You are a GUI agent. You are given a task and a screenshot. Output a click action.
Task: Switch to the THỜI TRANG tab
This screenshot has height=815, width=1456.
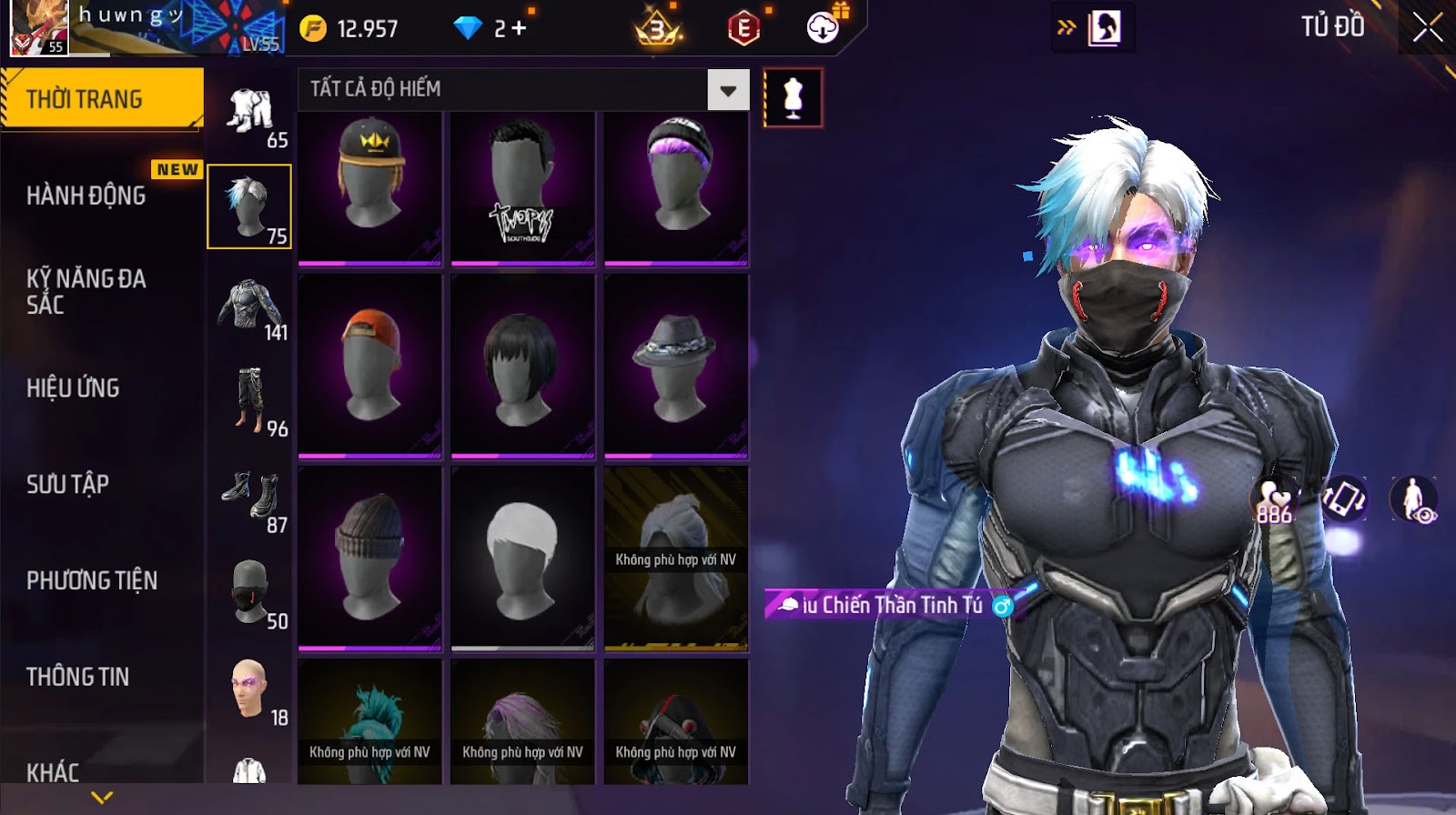(100, 98)
